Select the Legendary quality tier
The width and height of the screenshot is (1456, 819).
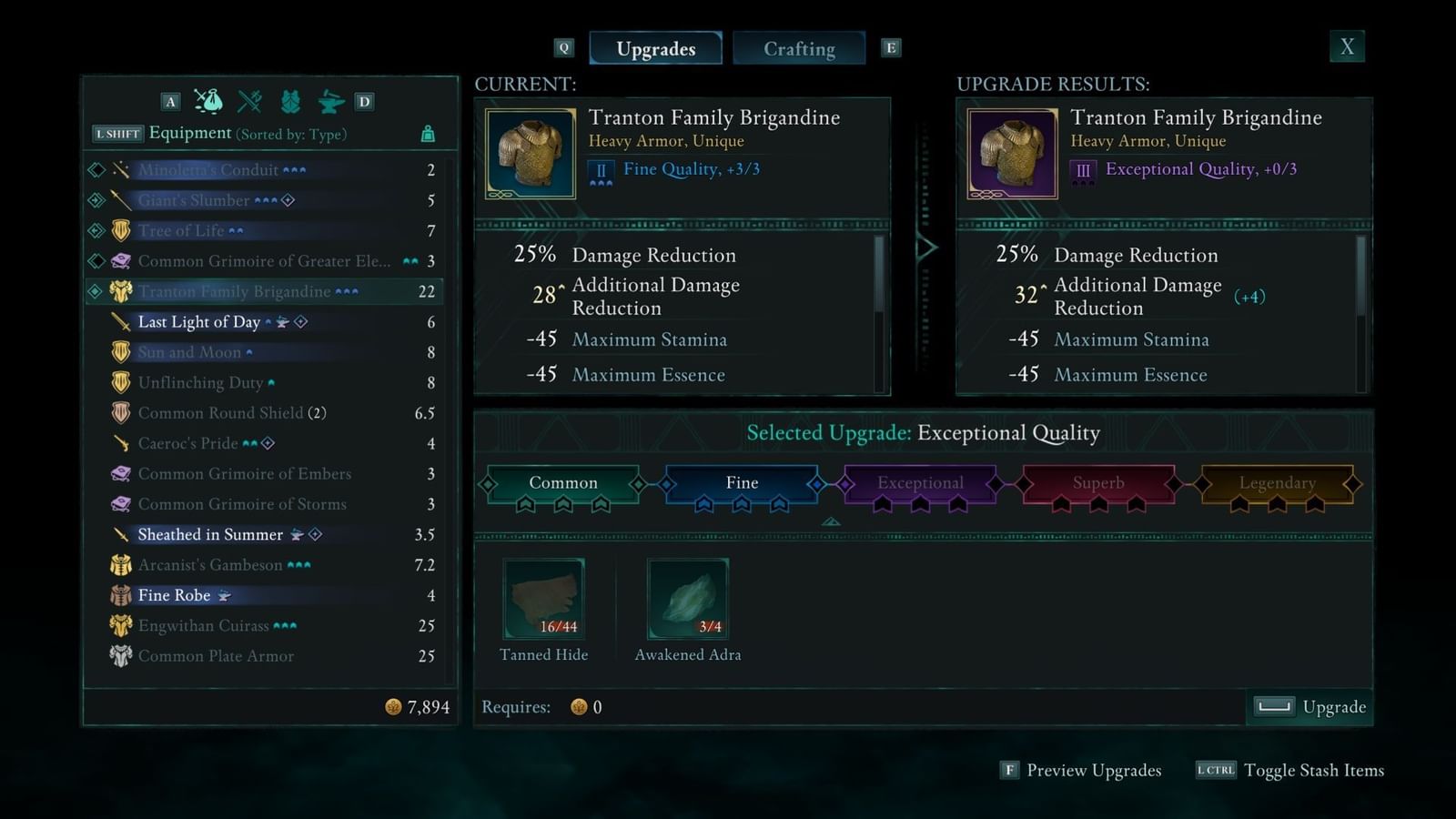pyautogui.click(x=1277, y=483)
